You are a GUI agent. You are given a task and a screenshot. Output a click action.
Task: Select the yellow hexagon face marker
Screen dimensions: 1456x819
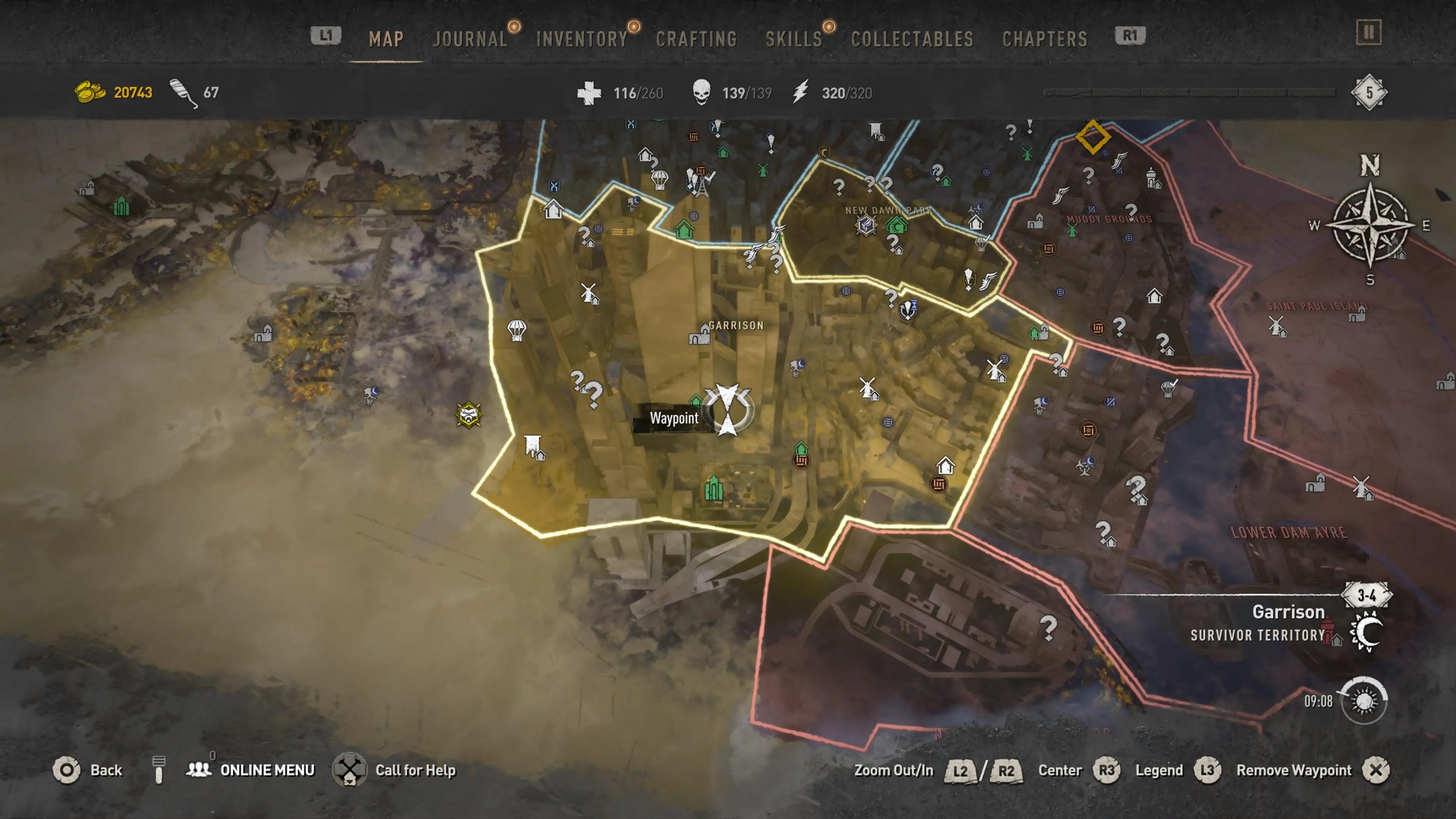tap(469, 416)
